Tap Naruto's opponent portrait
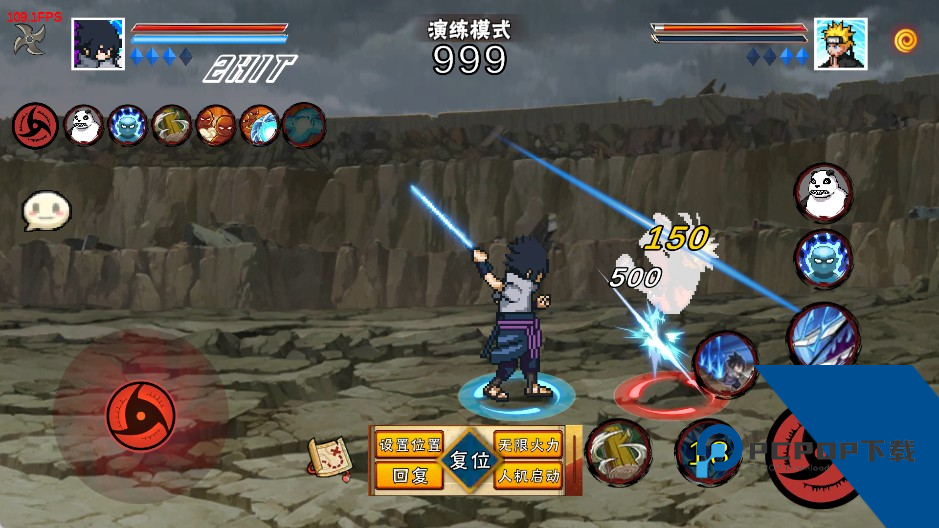939x528 pixels. pos(840,44)
